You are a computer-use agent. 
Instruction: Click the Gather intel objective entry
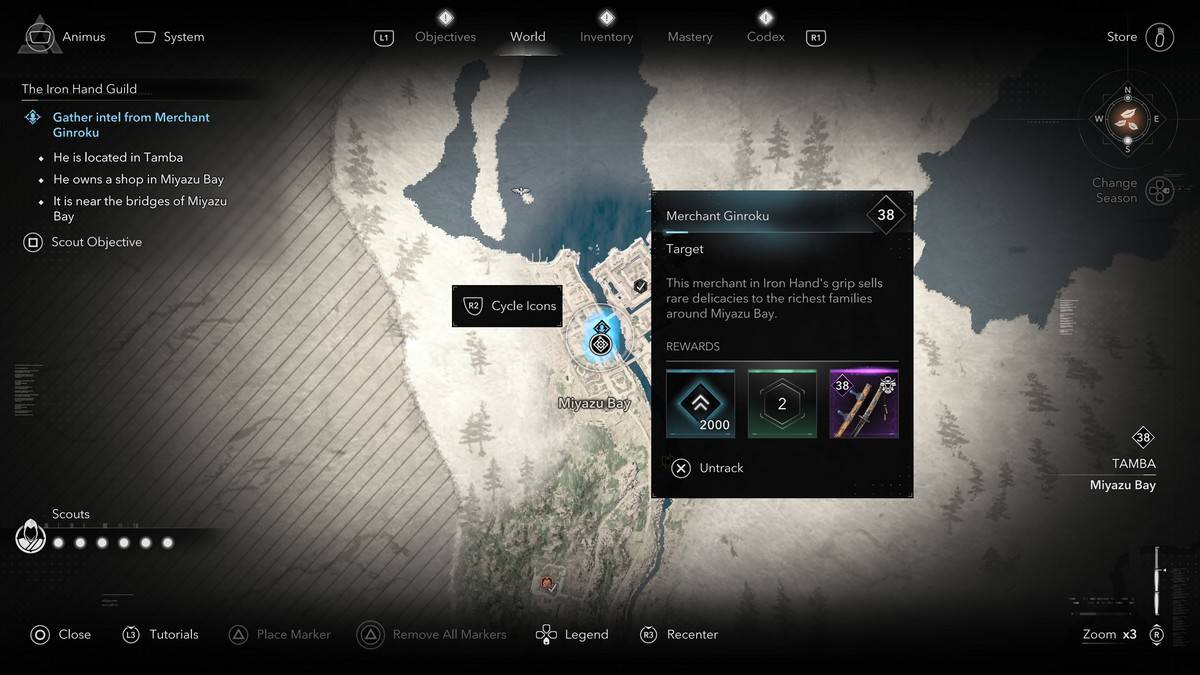point(130,124)
